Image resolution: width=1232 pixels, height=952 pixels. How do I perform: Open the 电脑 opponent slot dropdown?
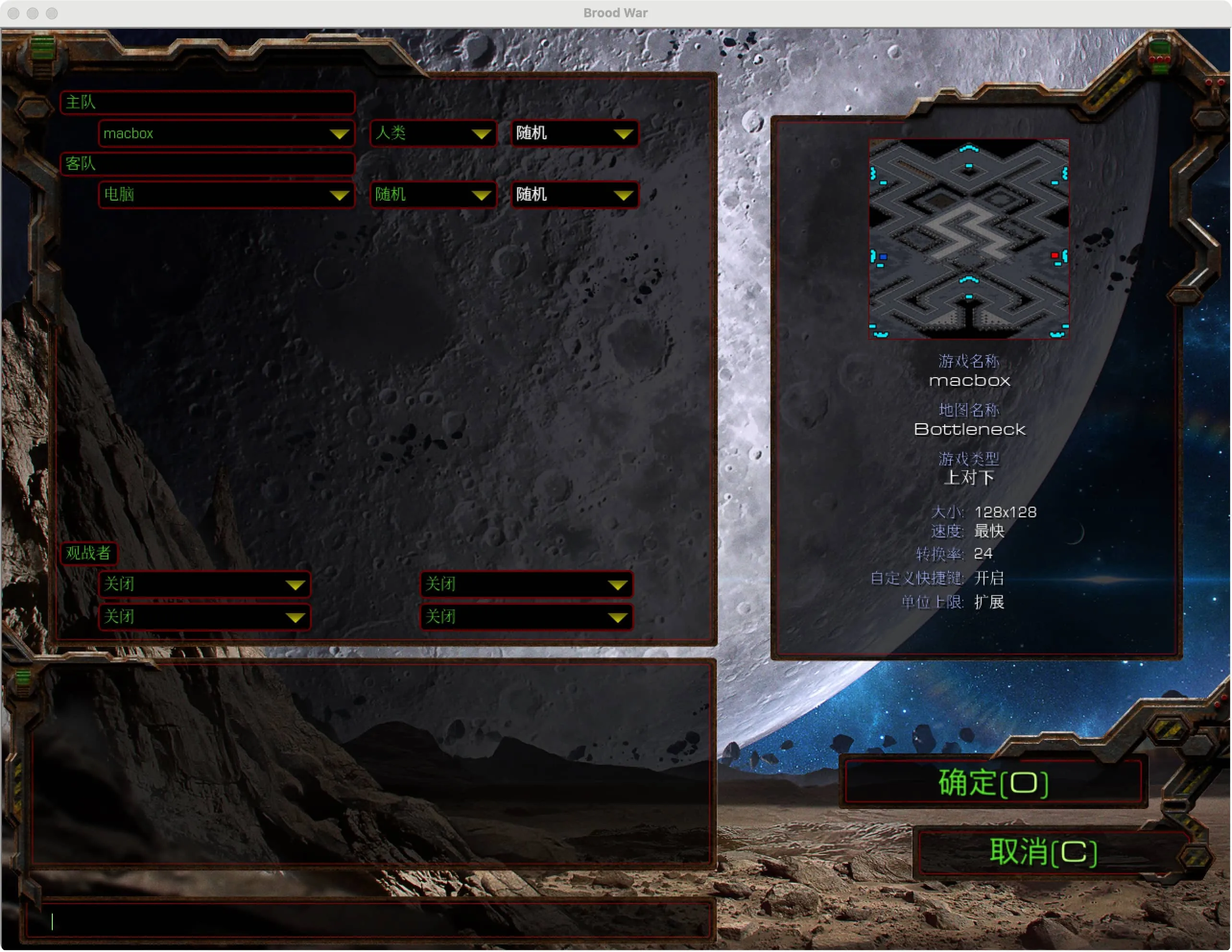point(226,195)
